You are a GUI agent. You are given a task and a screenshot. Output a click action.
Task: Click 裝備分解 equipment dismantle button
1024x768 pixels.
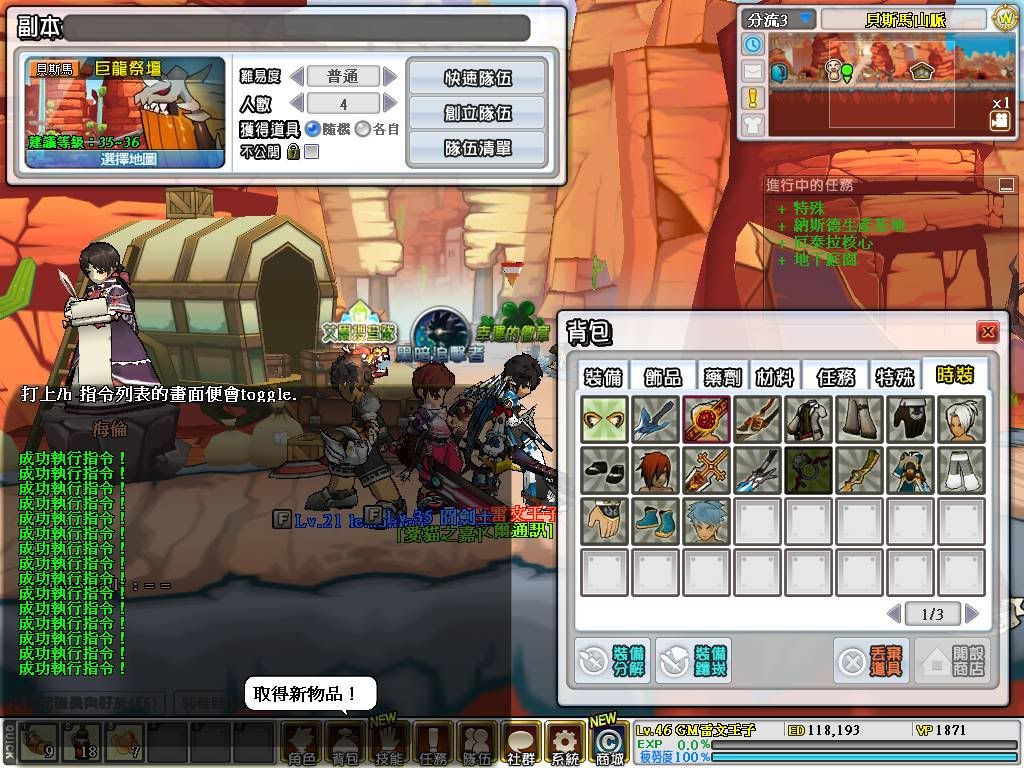click(x=610, y=660)
